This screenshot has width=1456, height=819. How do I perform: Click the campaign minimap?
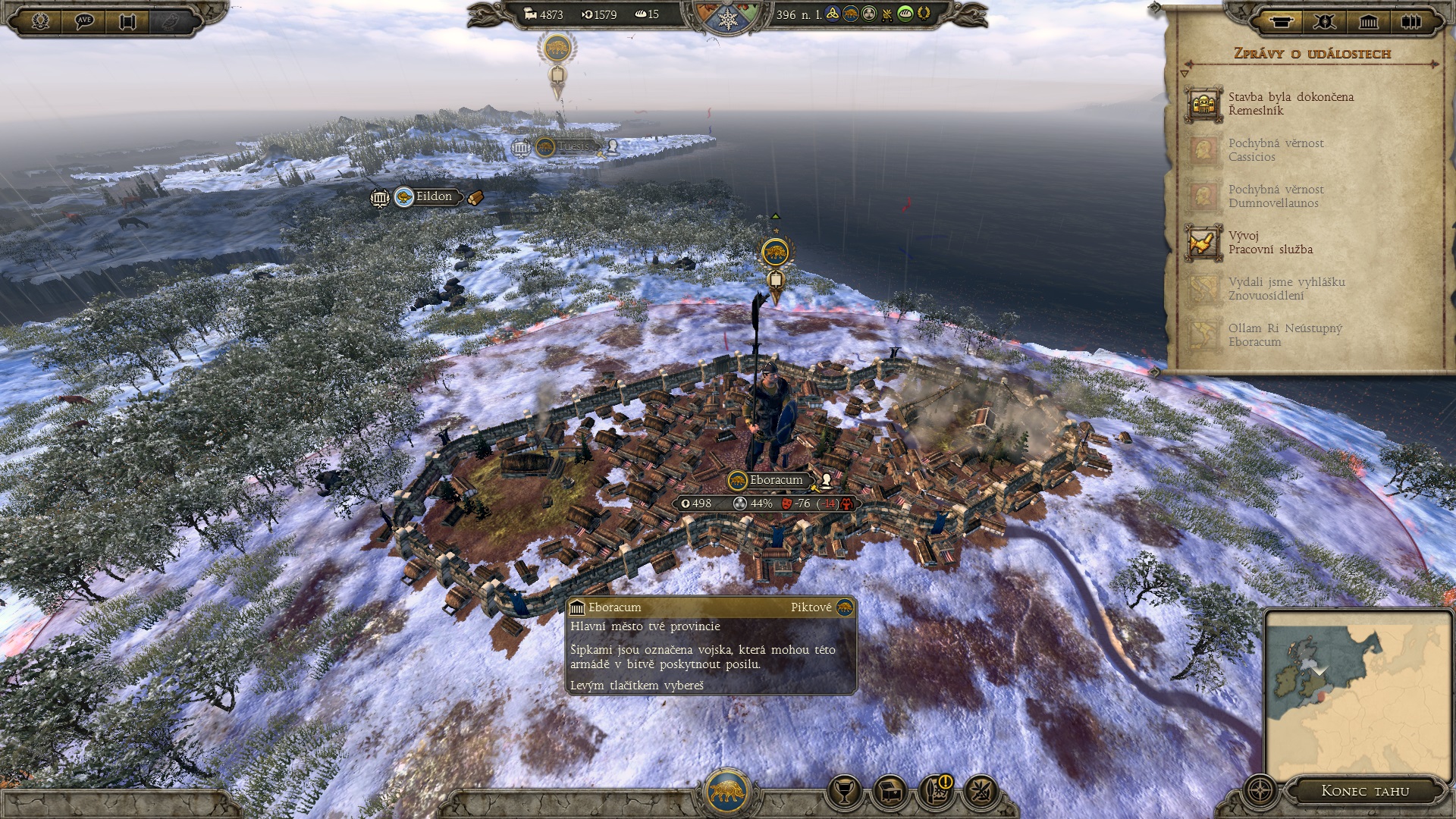[1356, 694]
